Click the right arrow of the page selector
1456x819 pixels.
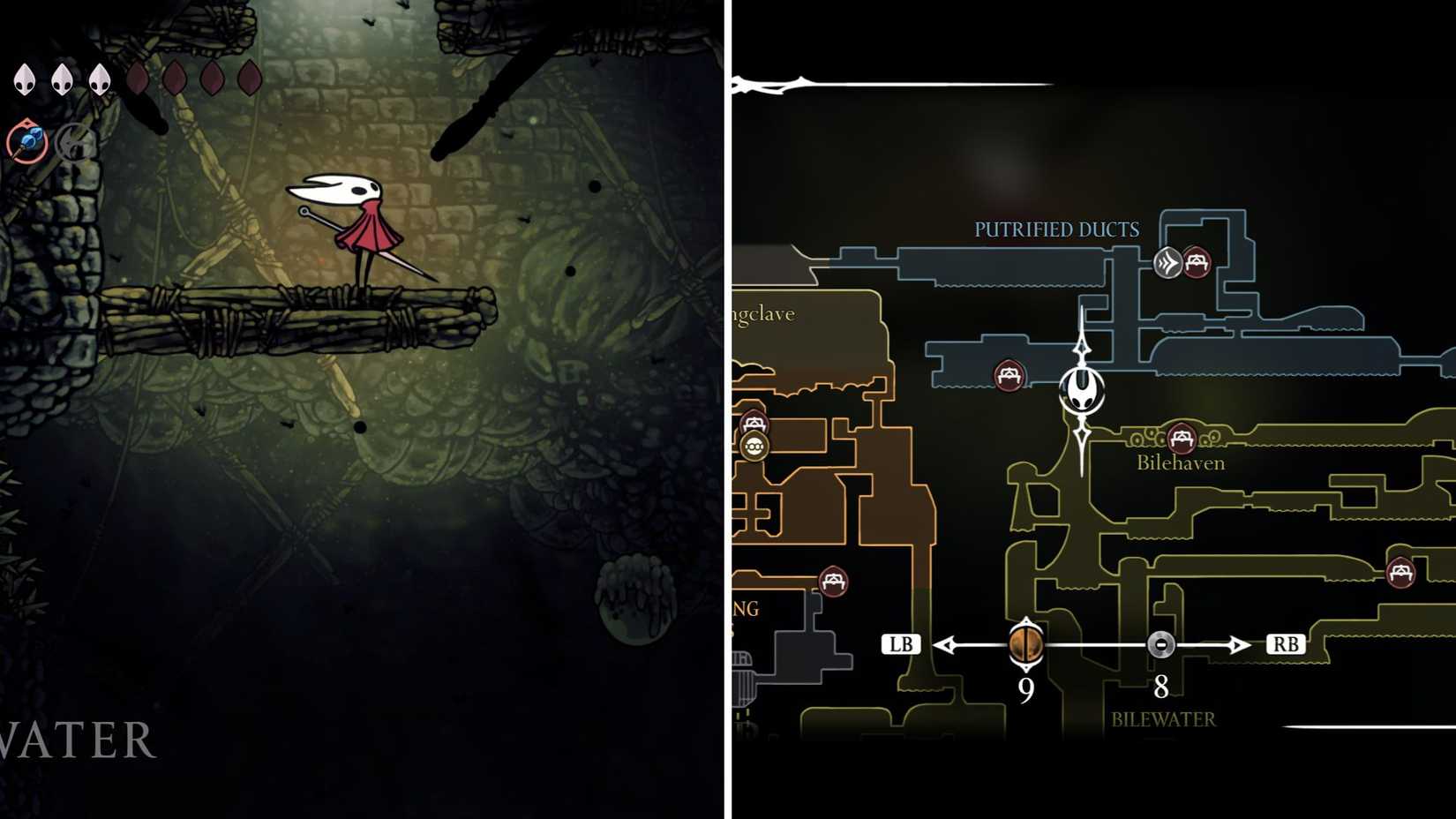coord(1241,644)
